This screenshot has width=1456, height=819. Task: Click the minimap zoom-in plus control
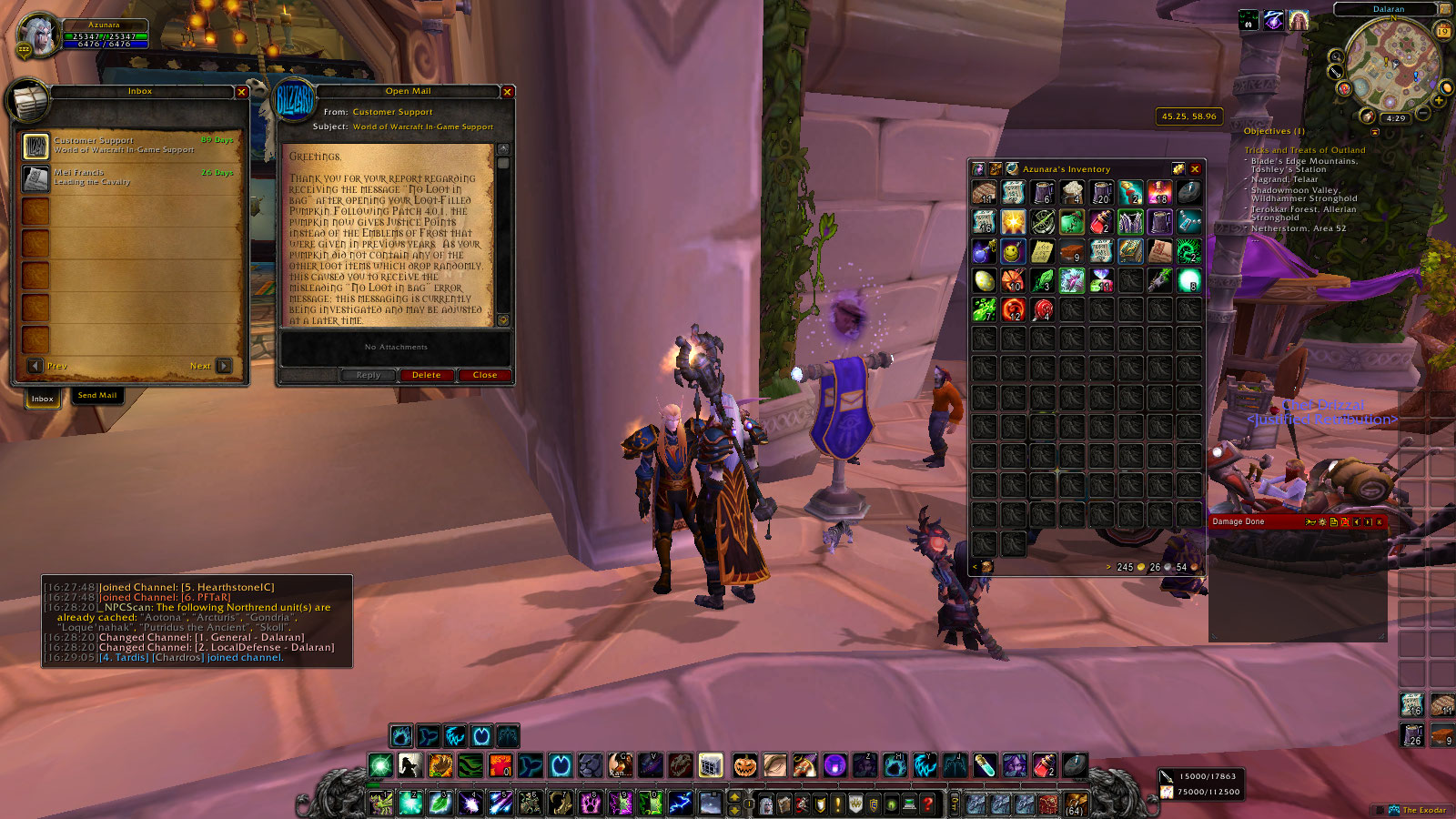[1439, 101]
